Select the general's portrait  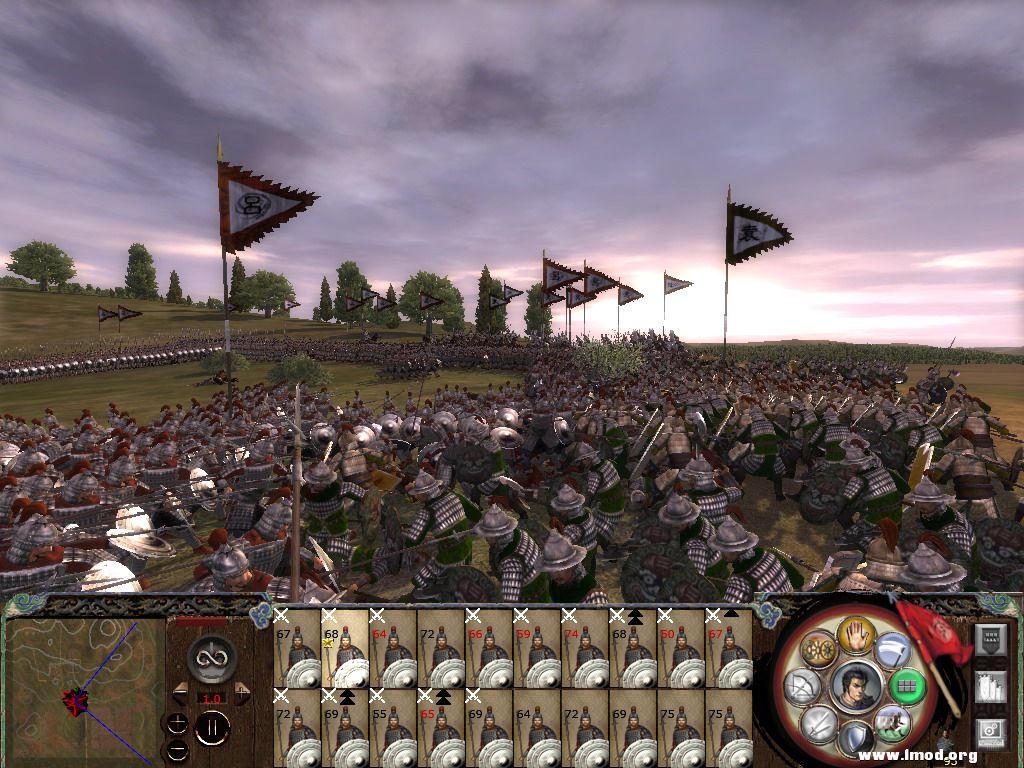tap(856, 686)
